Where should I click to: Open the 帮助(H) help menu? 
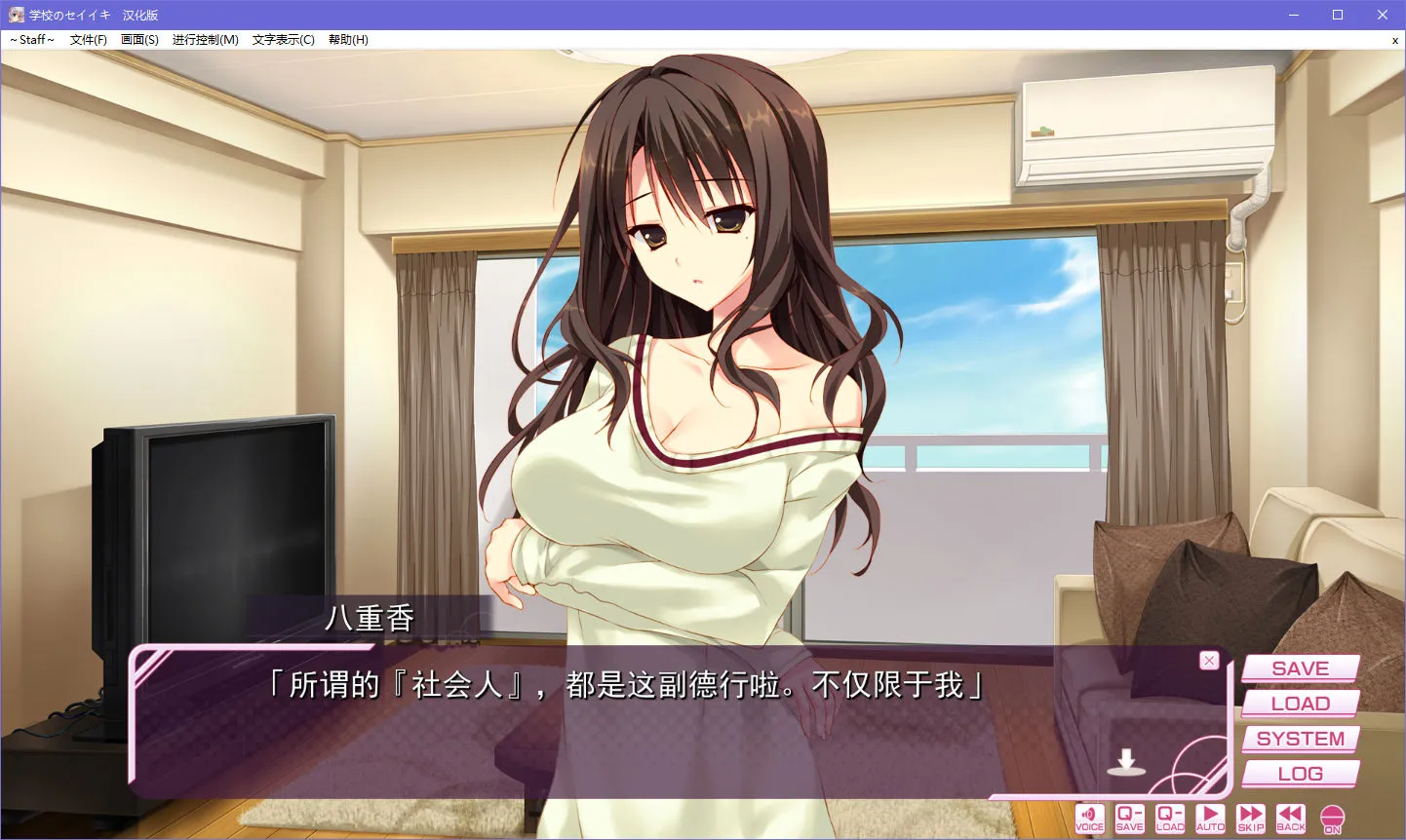348,40
